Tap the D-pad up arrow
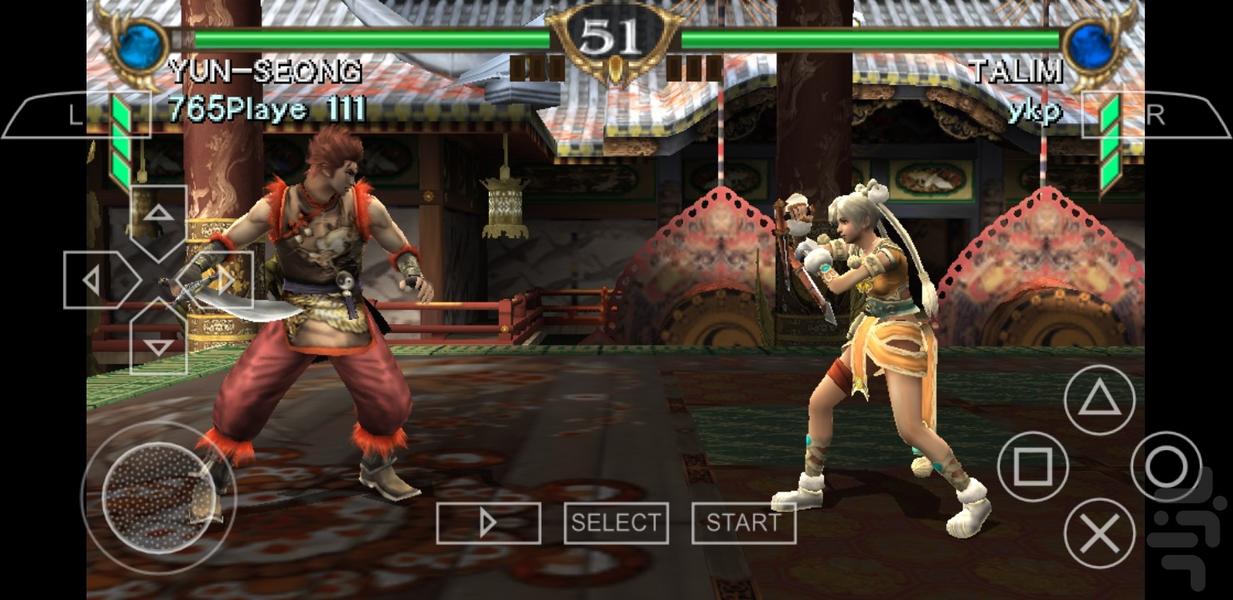Screen dimensions: 1233x600 [158, 216]
